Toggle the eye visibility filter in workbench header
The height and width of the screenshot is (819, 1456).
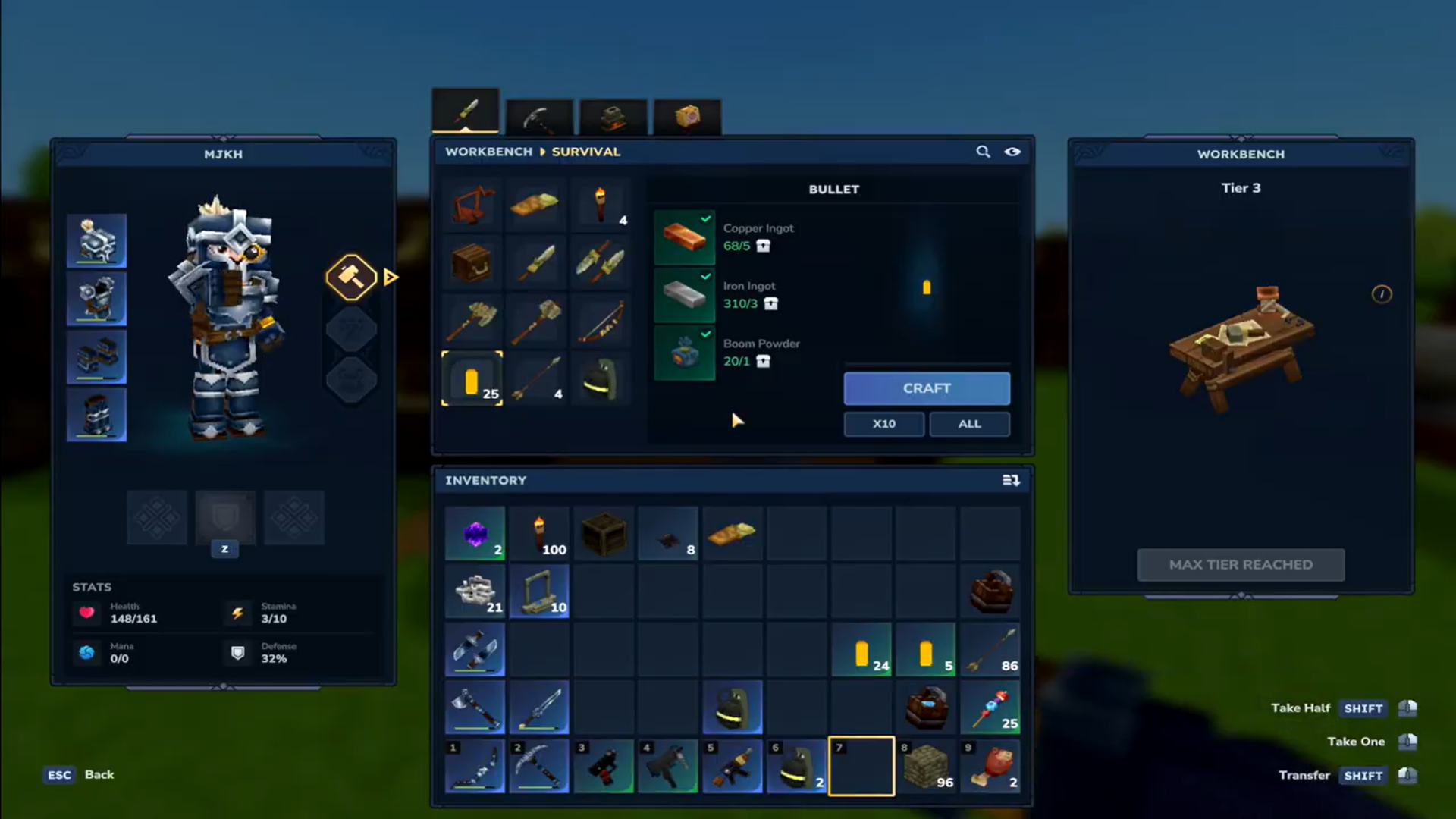pyautogui.click(x=1014, y=152)
